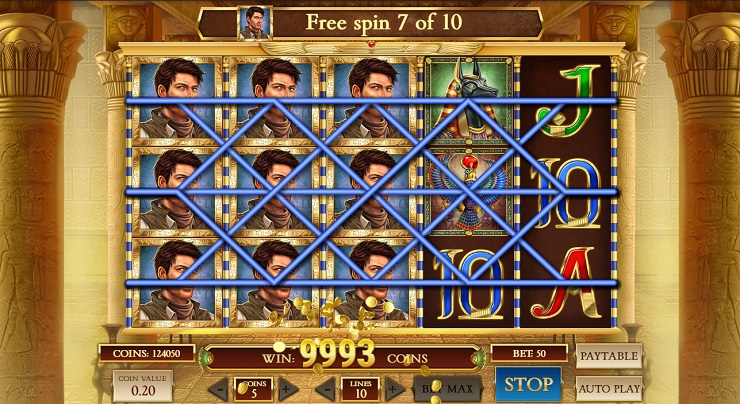
Task: Change the coin value setting
Action: 142,386
